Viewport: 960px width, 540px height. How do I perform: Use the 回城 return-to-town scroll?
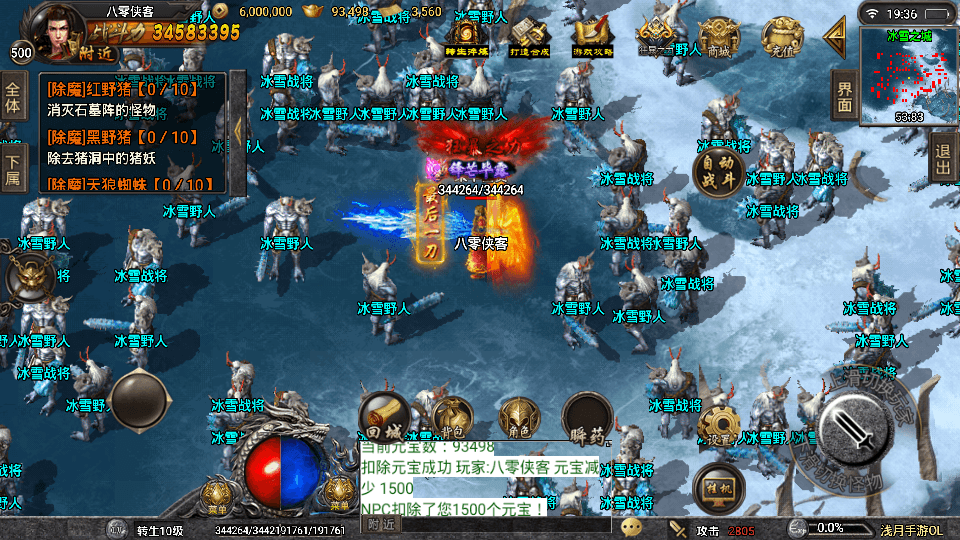pos(383,418)
